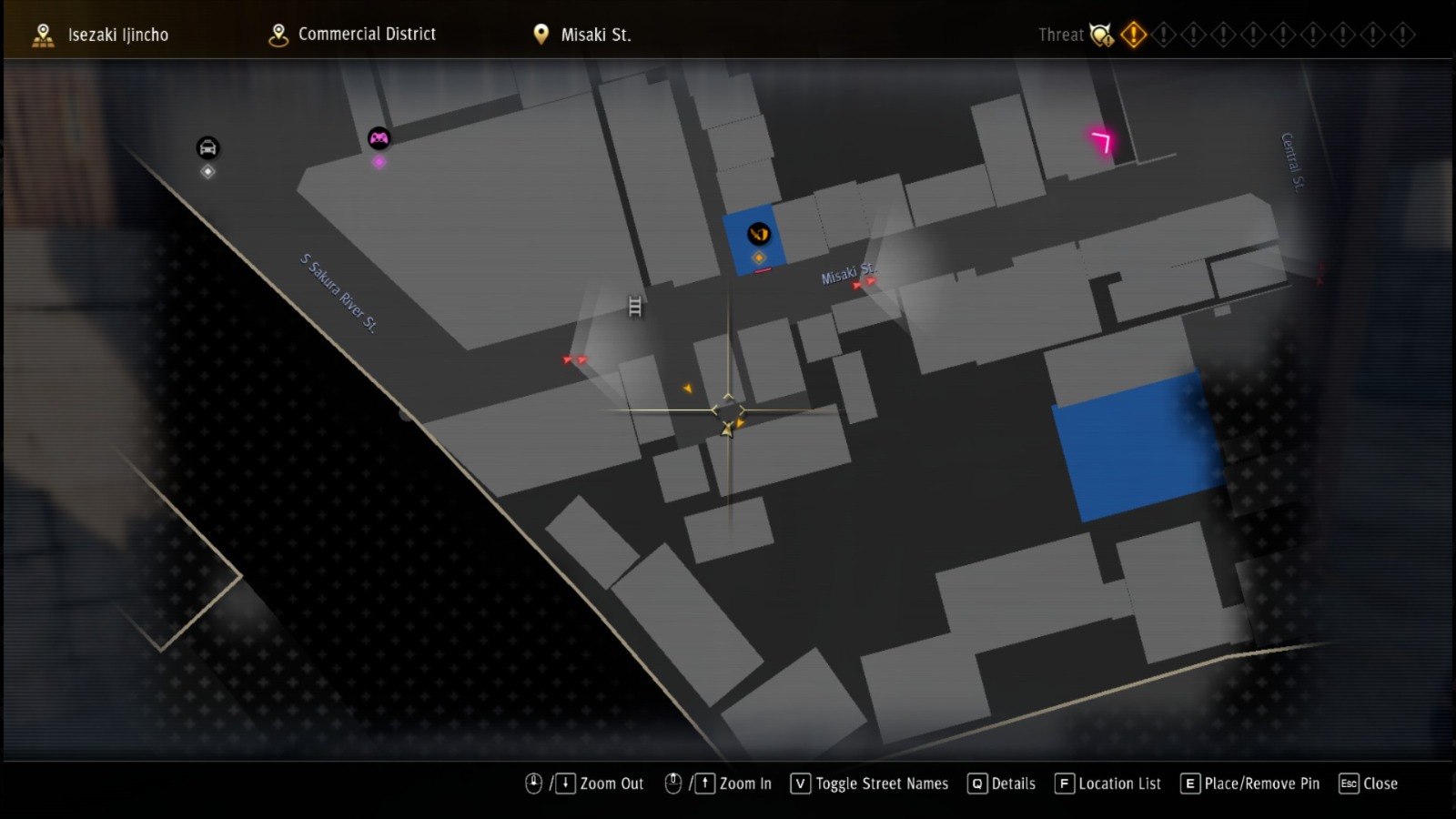Toggle the white diamond marker under the taxi icon
This screenshot has height=819, width=1456.
[207, 172]
